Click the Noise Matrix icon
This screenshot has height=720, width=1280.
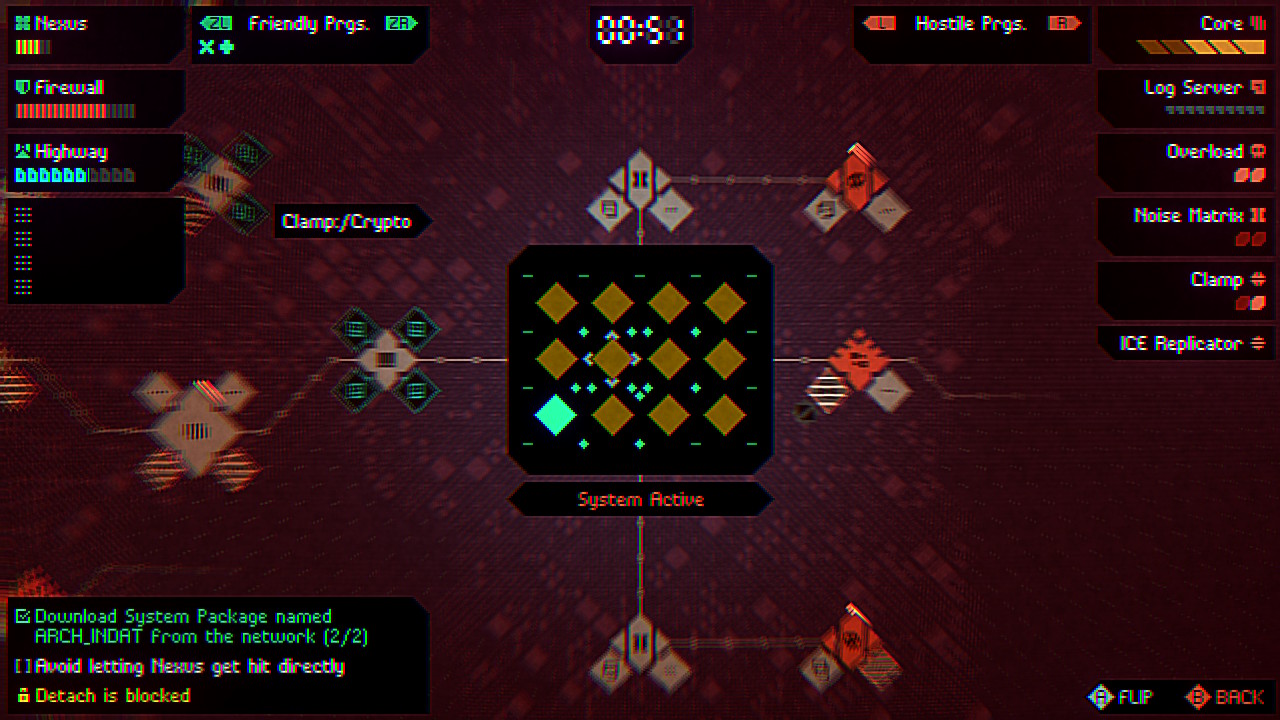[1256, 214]
